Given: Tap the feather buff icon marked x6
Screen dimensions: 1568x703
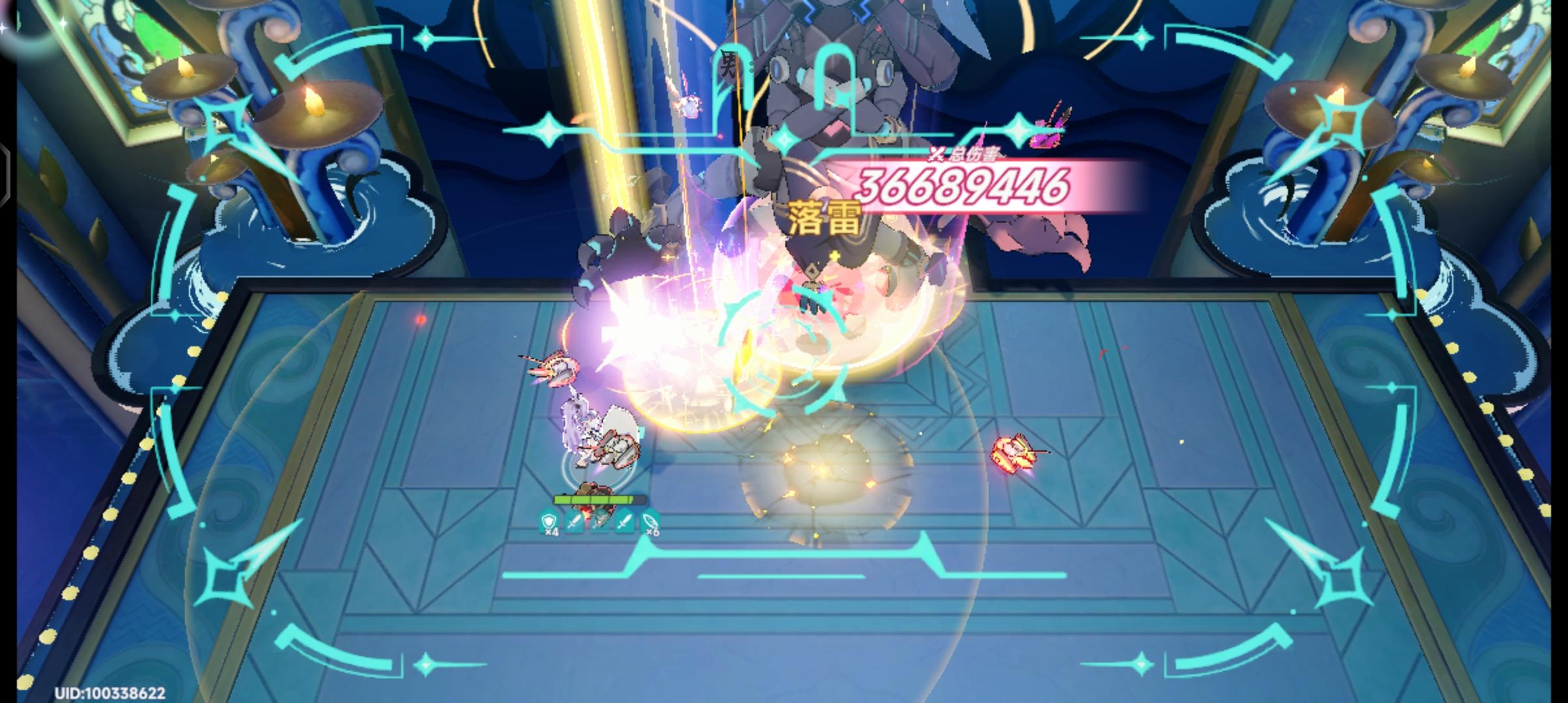Looking at the screenshot, I should click(651, 522).
